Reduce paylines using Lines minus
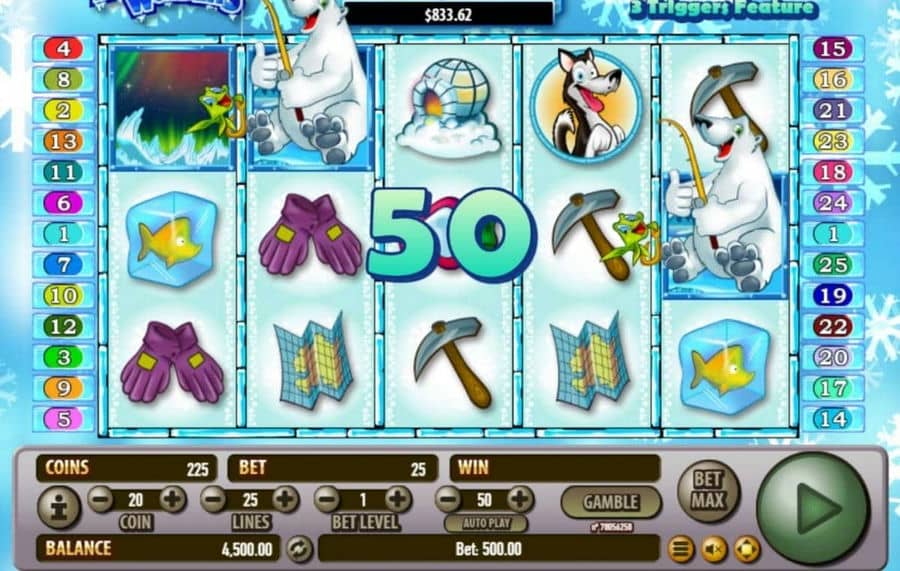 coord(214,499)
